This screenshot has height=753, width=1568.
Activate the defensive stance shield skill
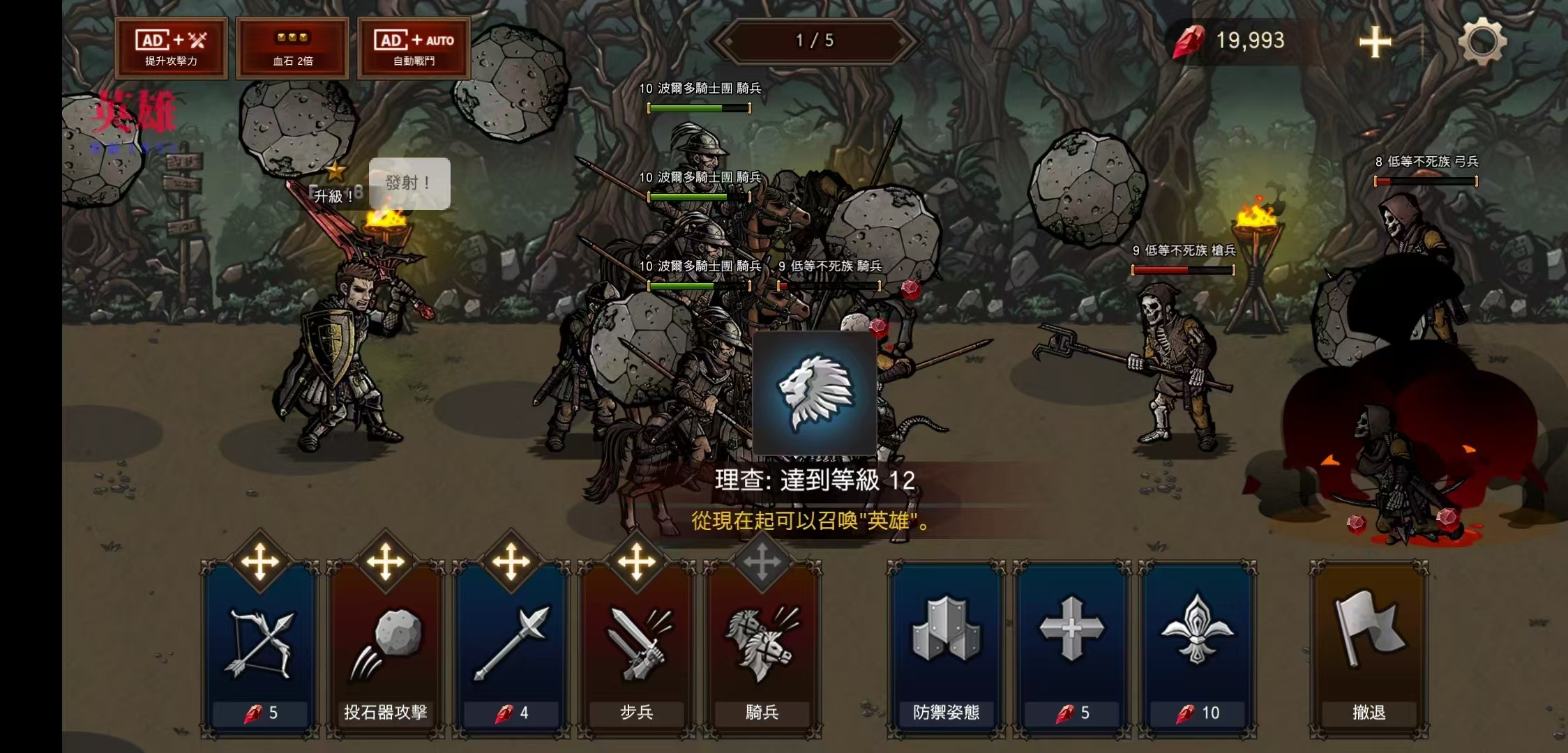click(x=946, y=648)
